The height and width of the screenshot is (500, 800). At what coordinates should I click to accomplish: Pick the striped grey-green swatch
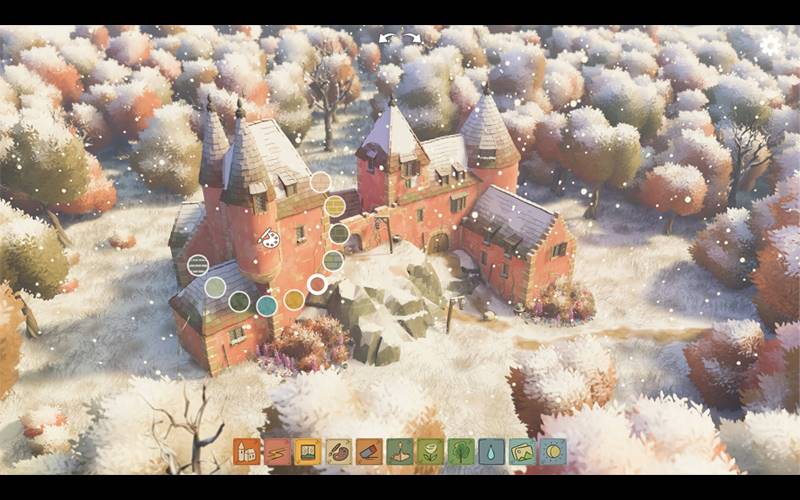click(198, 265)
